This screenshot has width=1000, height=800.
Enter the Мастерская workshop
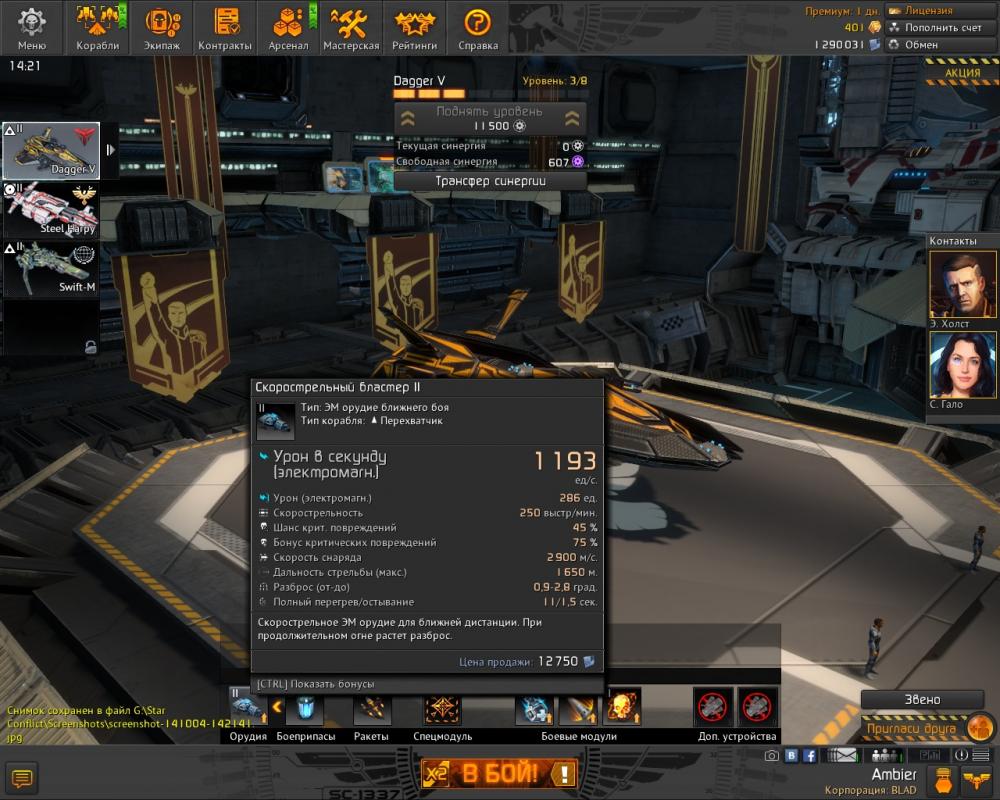(x=351, y=27)
